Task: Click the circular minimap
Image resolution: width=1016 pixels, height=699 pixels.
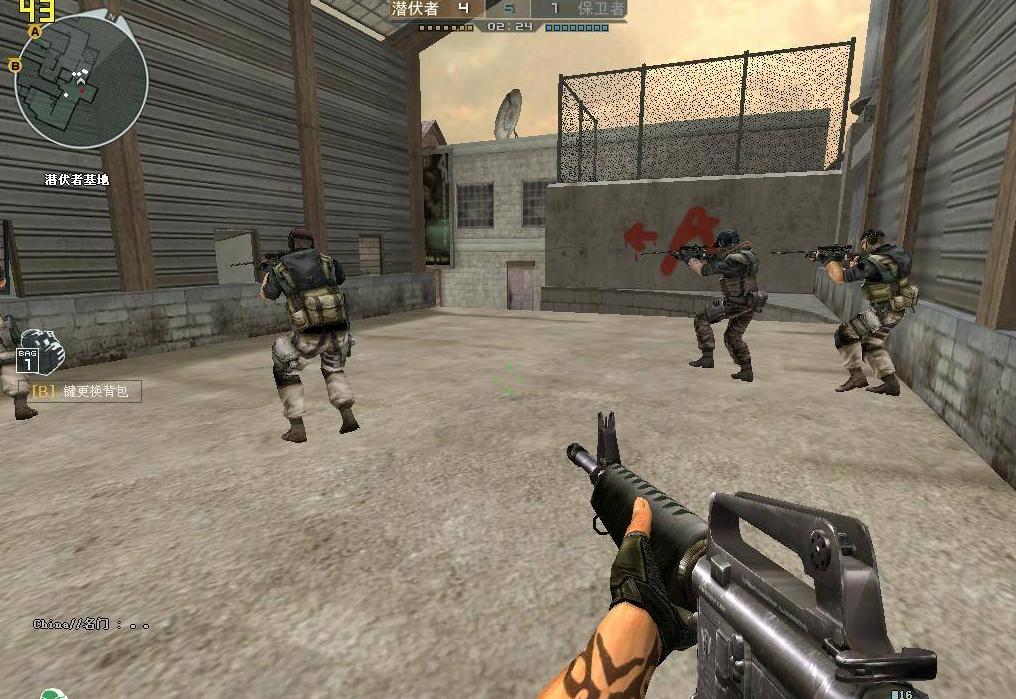Action: click(82, 82)
